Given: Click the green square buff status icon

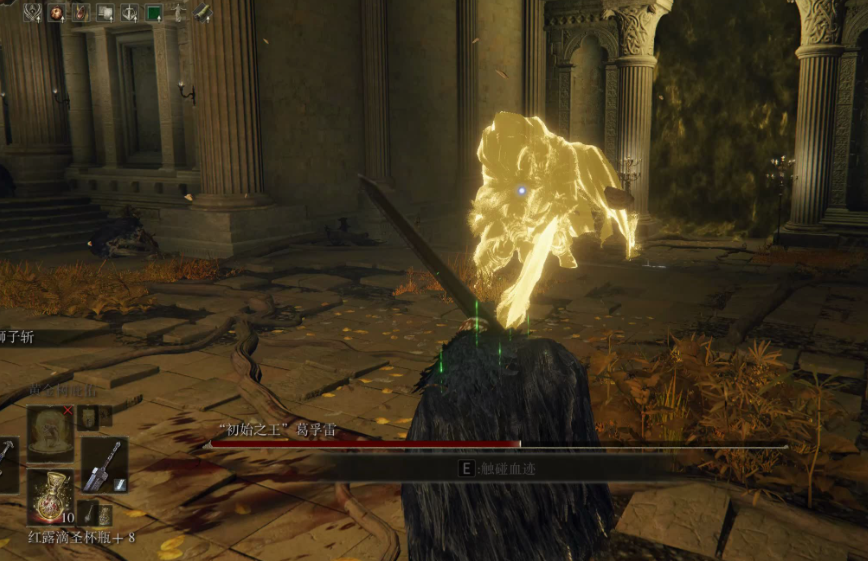Looking at the screenshot, I should pos(154,13).
